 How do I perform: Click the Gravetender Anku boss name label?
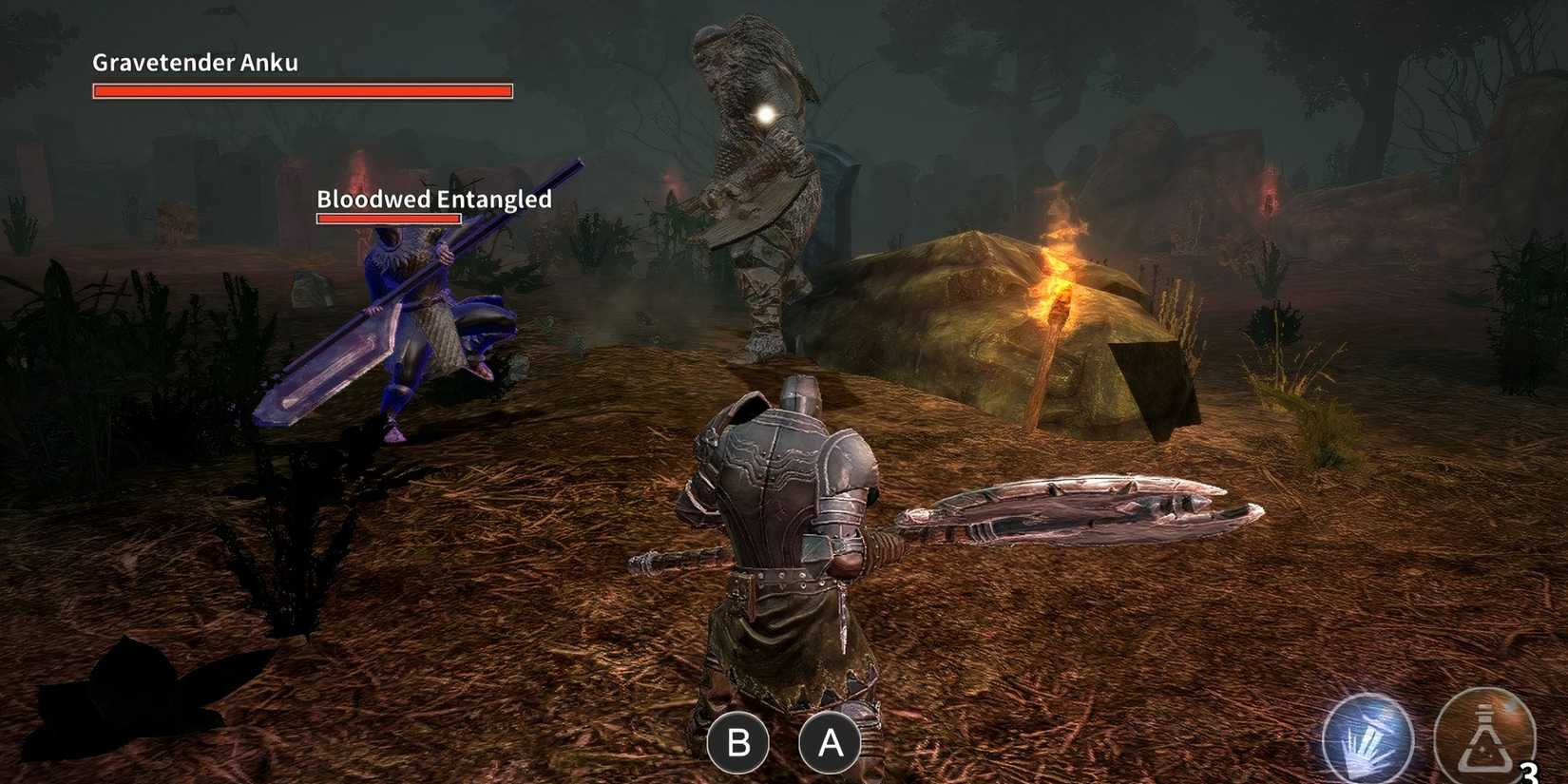[x=194, y=62]
